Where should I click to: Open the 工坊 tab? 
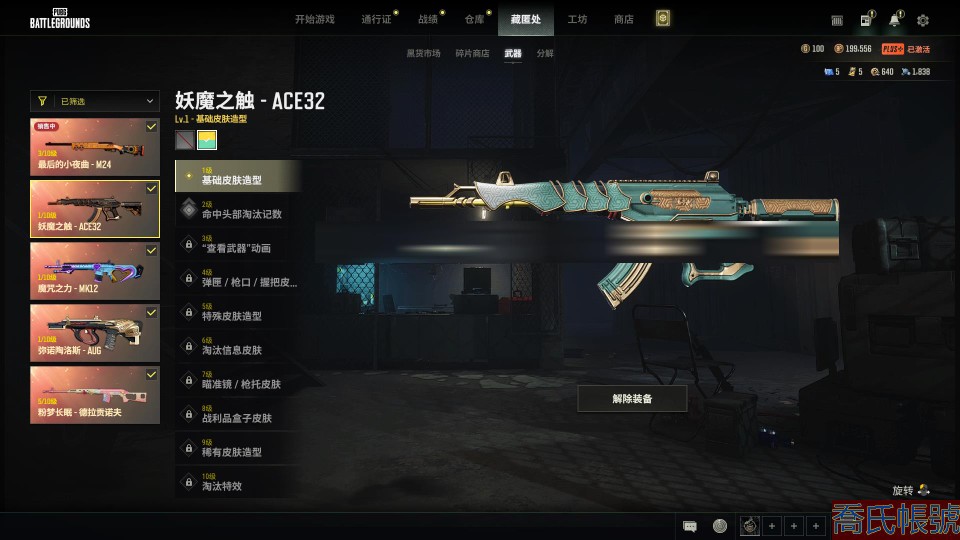pyautogui.click(x=577, y=19)
